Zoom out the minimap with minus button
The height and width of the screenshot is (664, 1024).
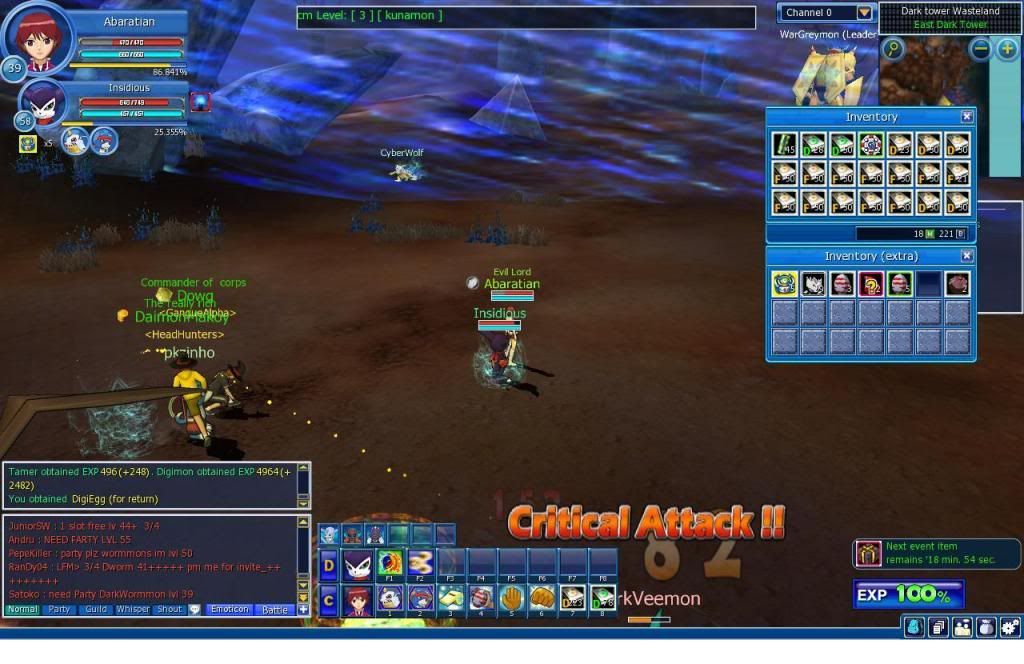click(980, 48)
